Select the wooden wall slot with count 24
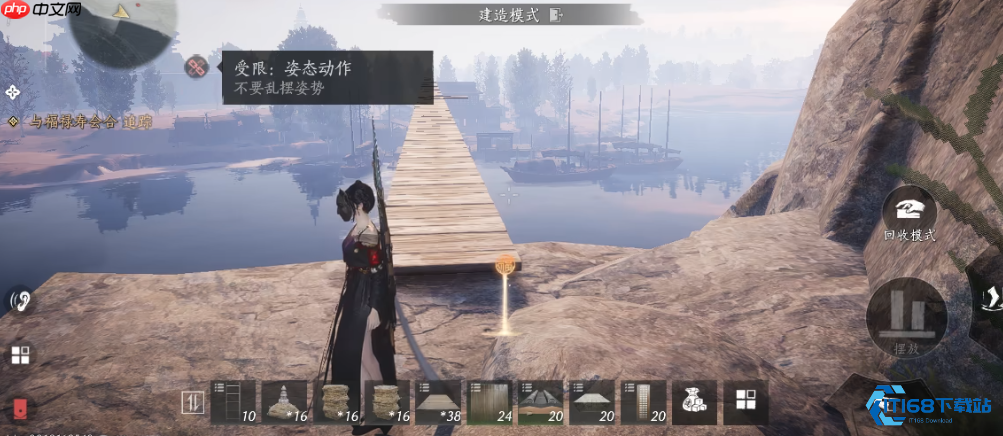This screenshot has height=436, width=1003. click(490, 402)
